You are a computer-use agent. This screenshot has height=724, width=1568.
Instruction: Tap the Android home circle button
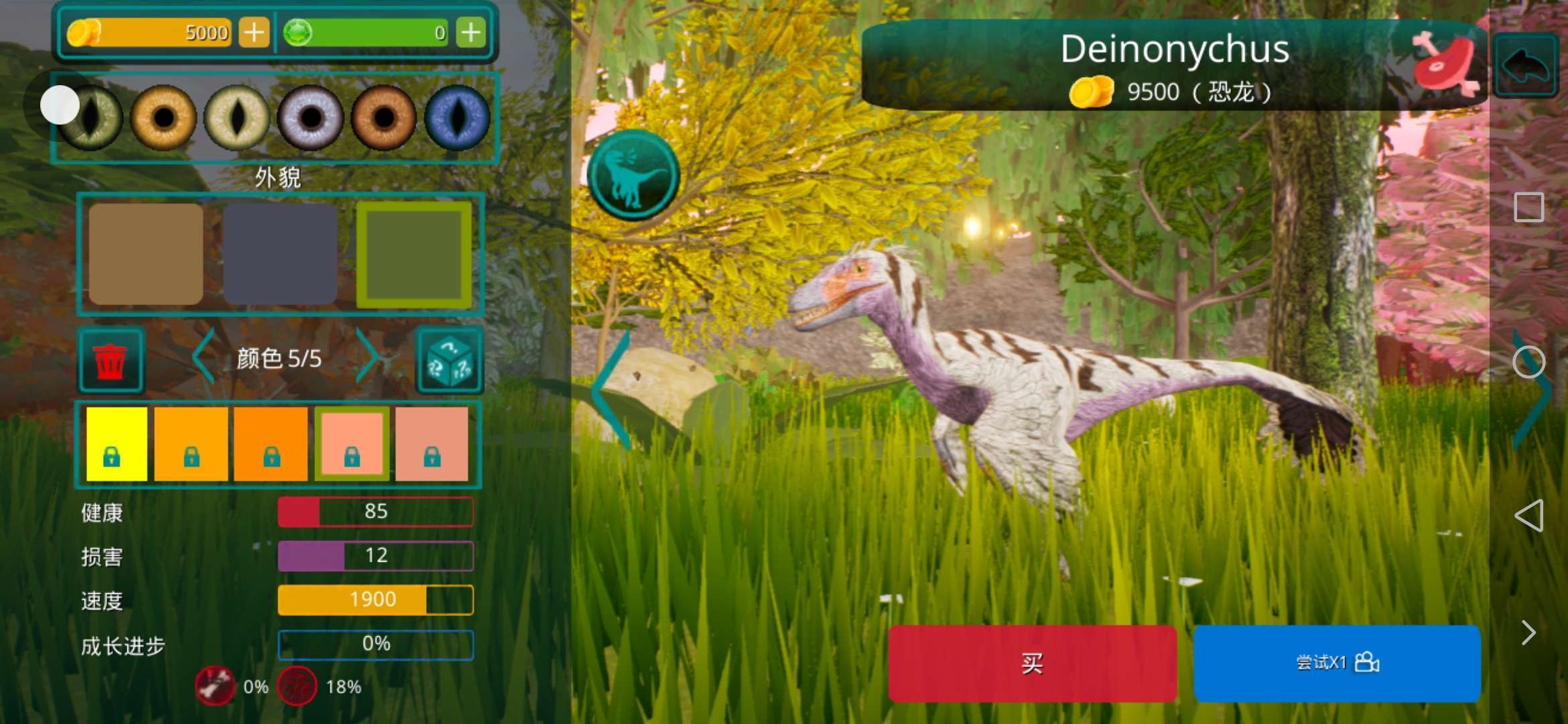coord(1528,363)
